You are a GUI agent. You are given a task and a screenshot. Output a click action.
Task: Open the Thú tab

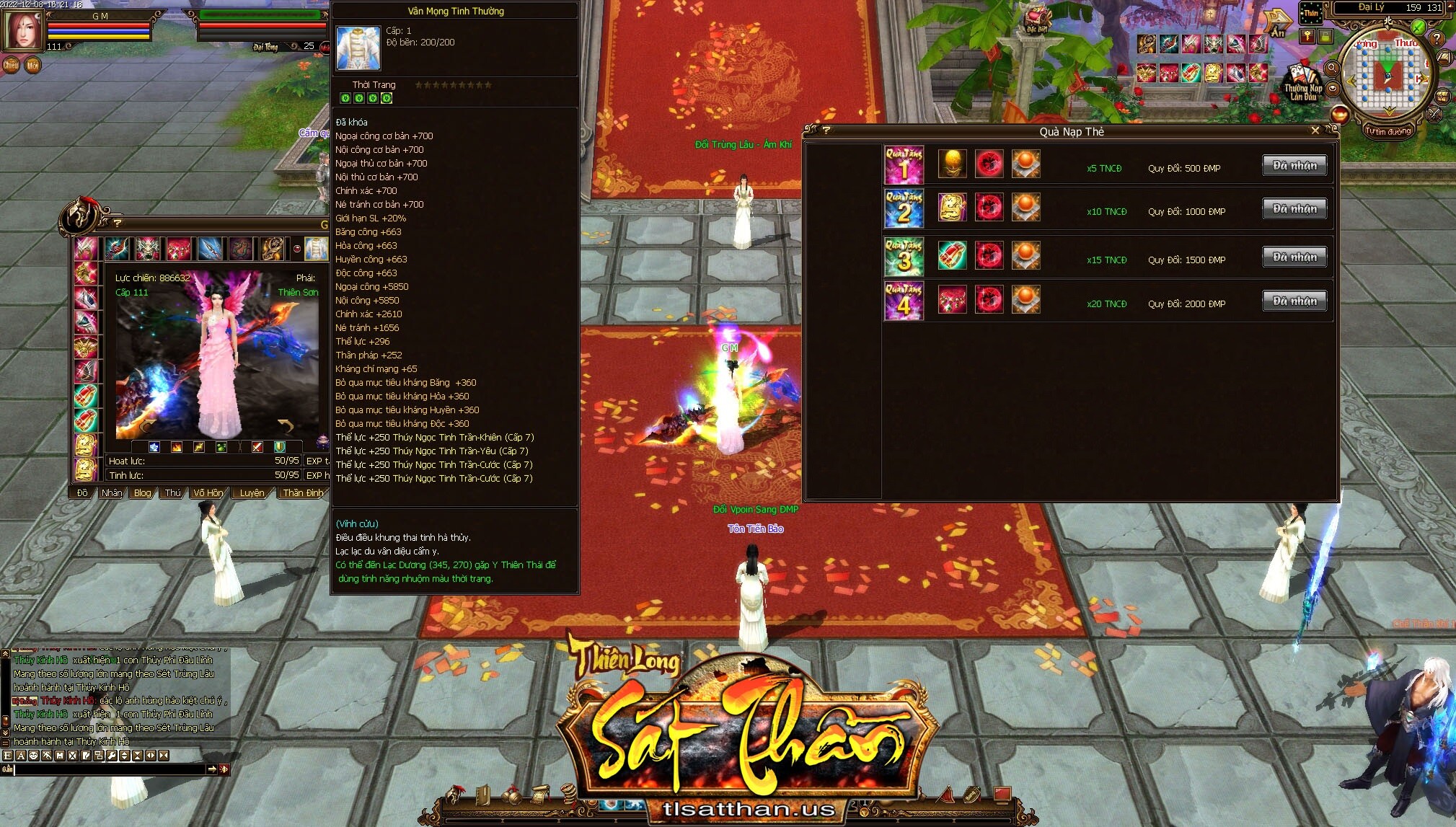(x=173, y=493)
